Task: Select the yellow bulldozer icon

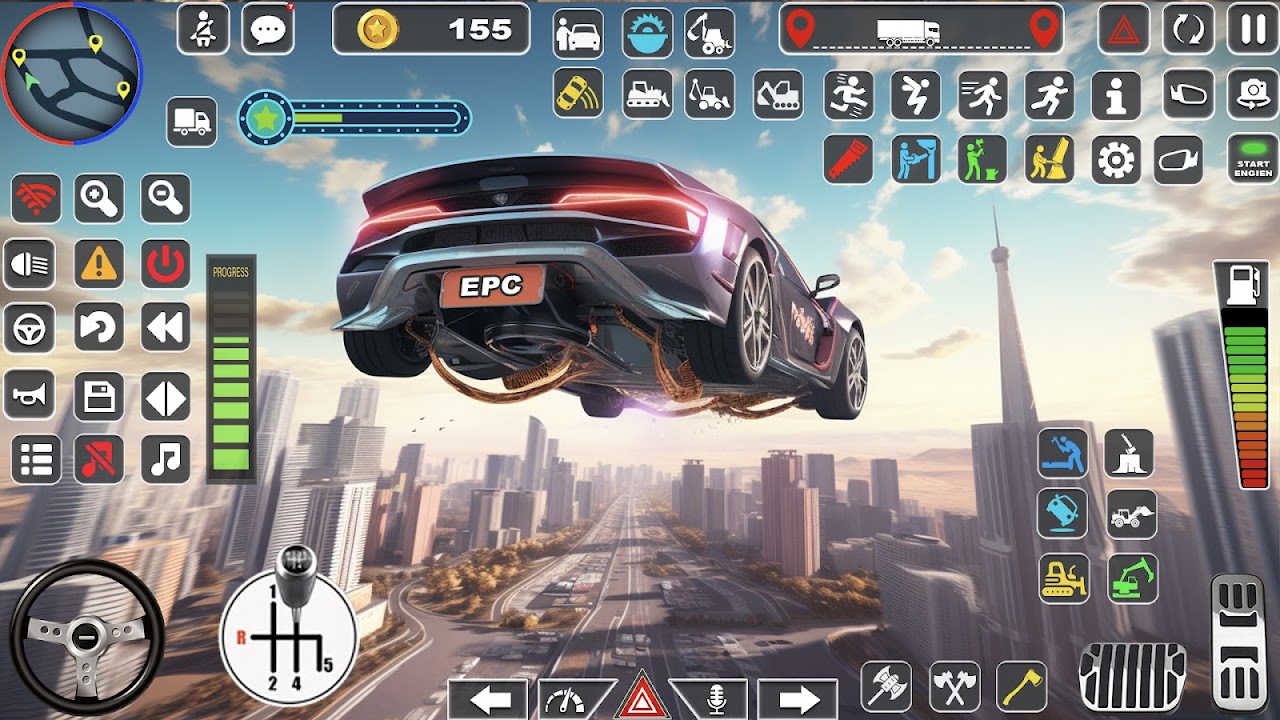Action: [x=1063, y=579]
